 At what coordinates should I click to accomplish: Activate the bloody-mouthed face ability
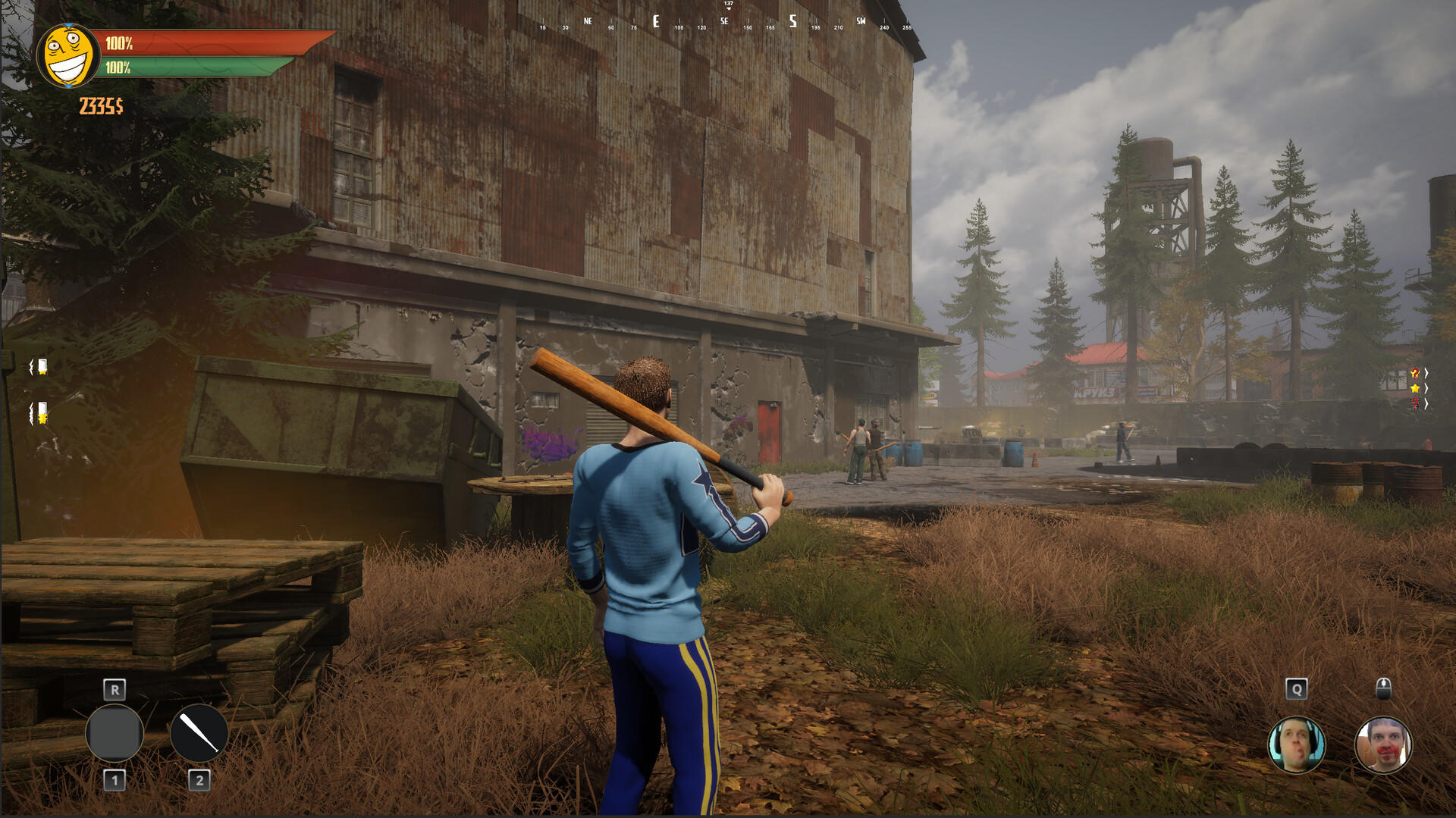pos(1382,744)
